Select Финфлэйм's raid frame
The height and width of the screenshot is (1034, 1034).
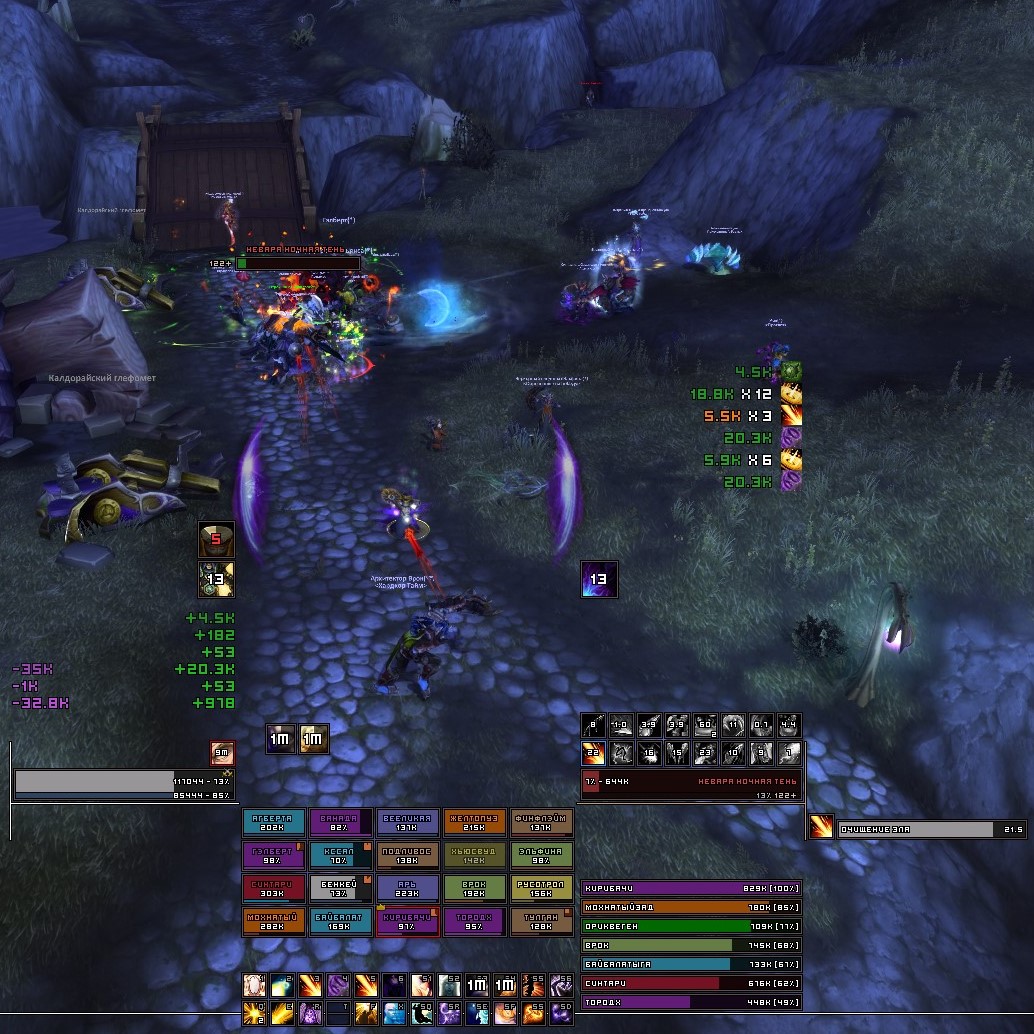pos(542,822)
